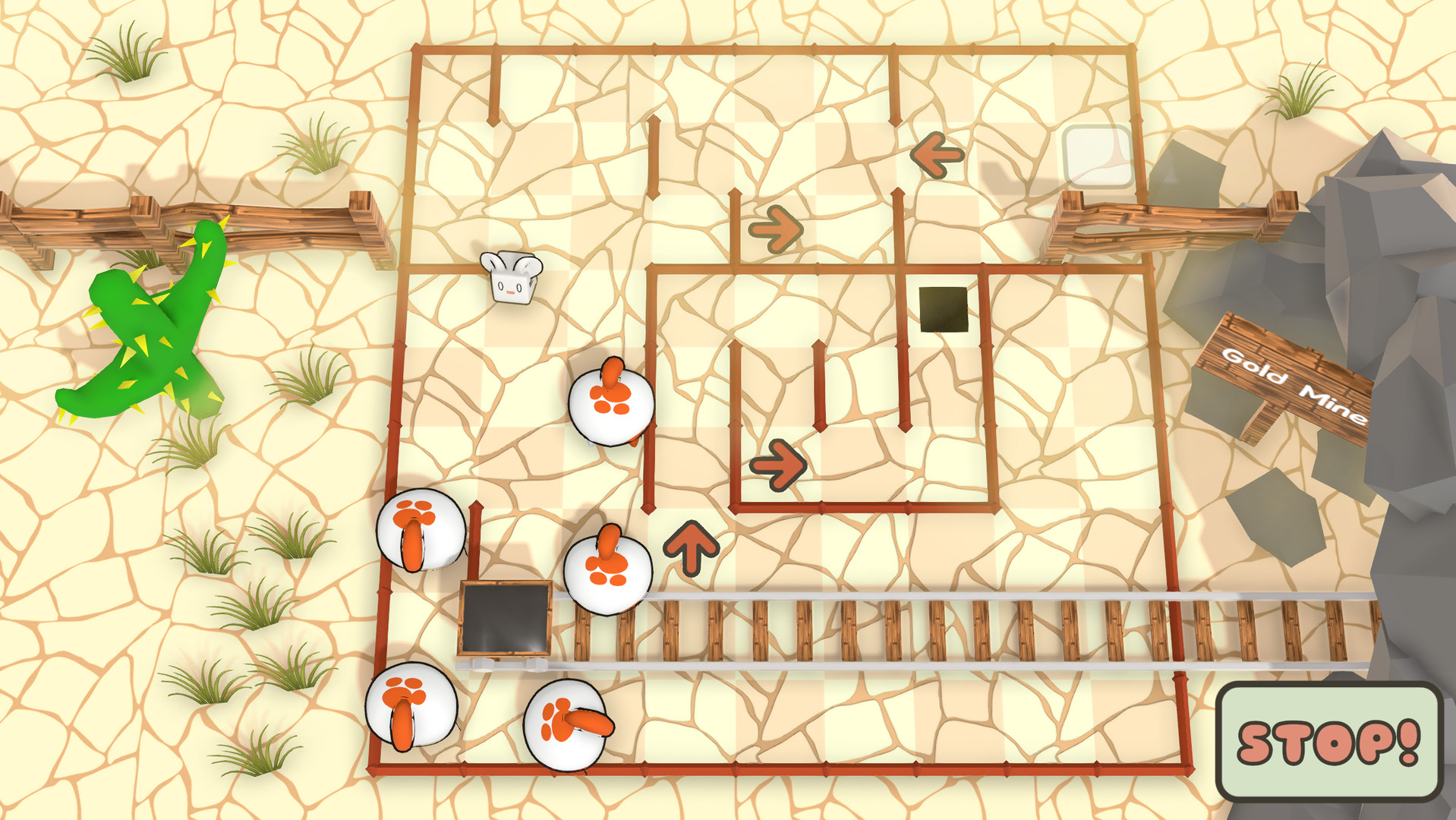1456x820 pixels.
Task: Click the left-pointing arrow tile near top
Action: coord(938,155)
